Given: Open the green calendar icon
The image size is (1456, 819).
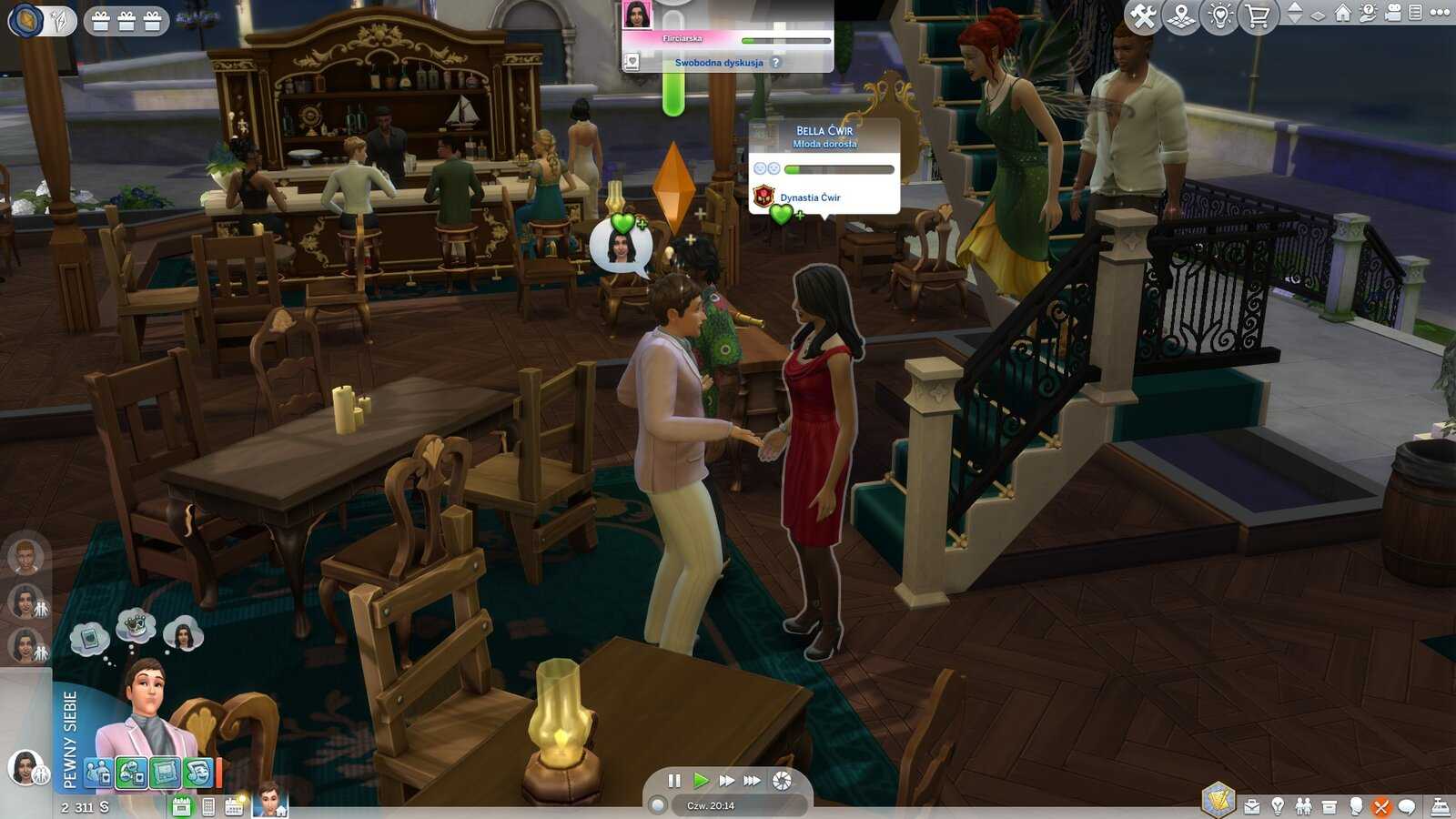Looking at the screenshot, I should click(182, 806).
